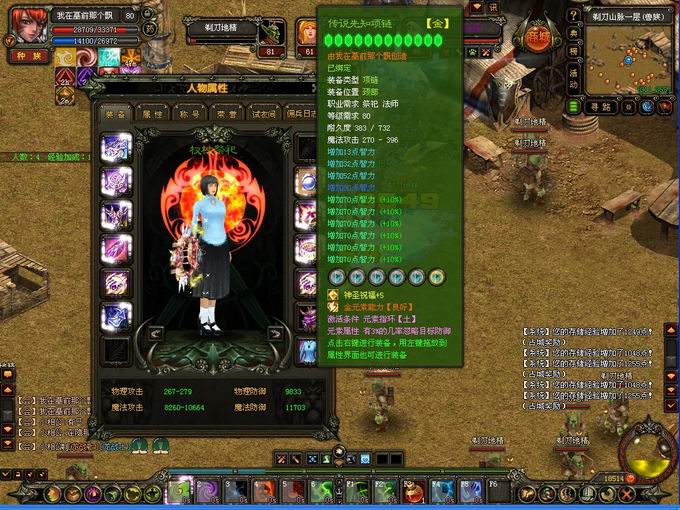Click the green list button below minimap

pyautogui.click(x=574, y=106)
